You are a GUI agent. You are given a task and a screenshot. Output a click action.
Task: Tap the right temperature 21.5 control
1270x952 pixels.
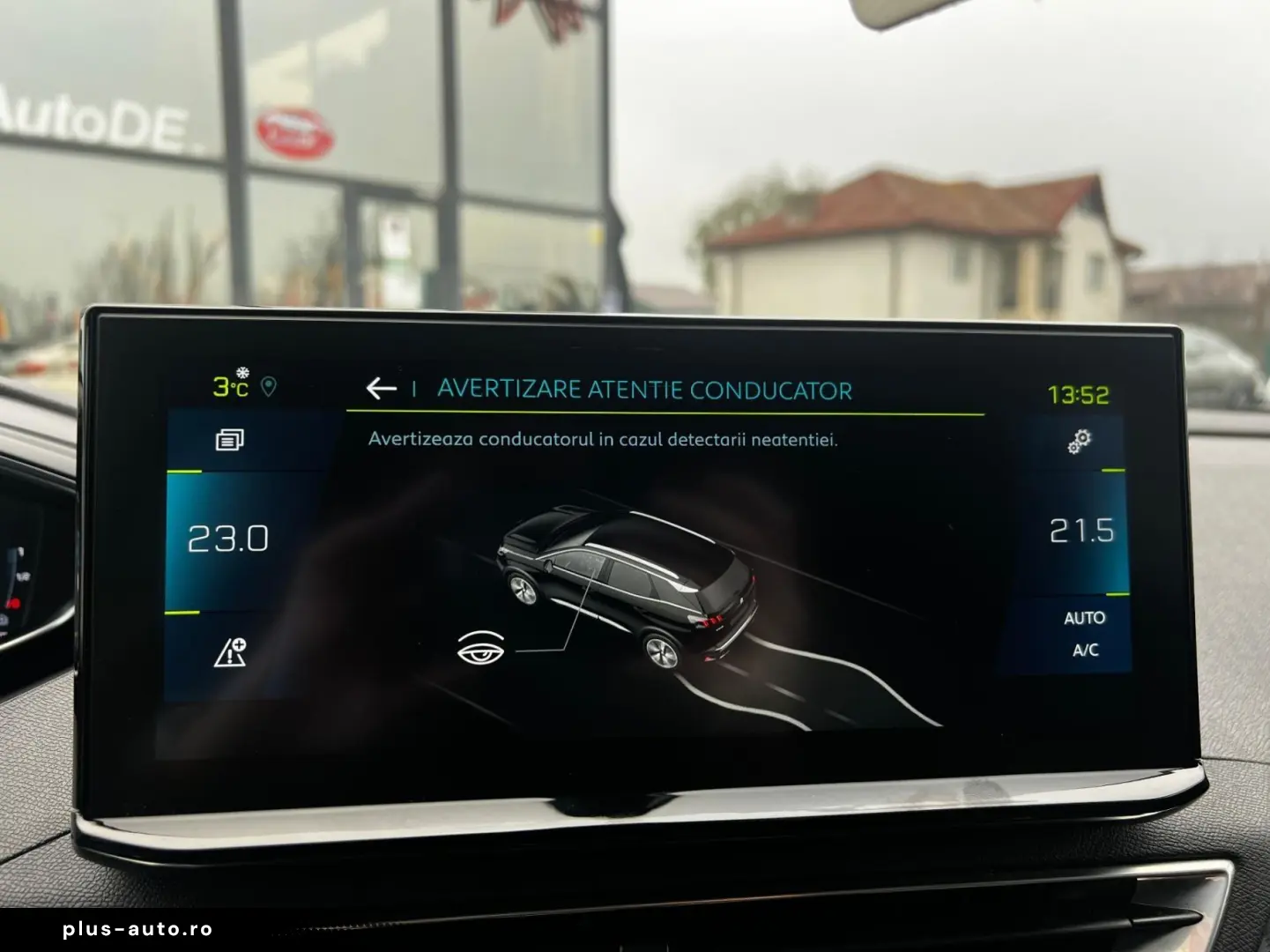point(1081,531)
